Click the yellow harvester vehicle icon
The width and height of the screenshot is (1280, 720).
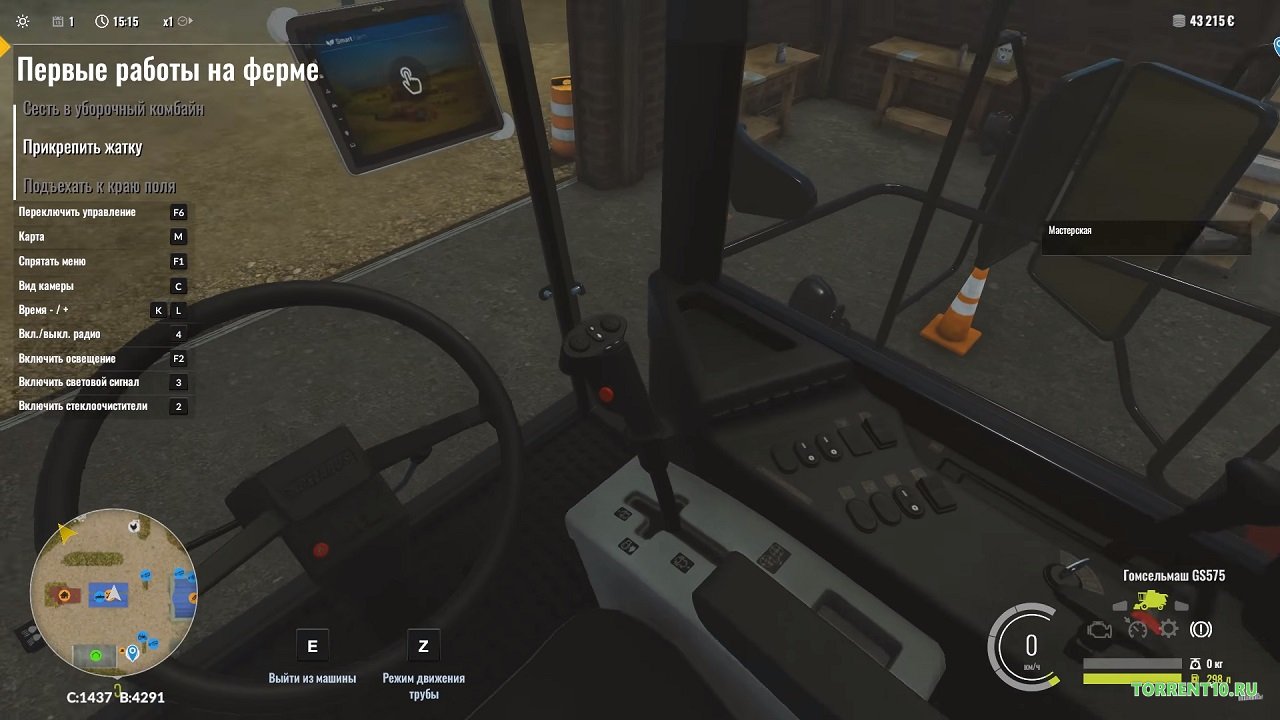click(1149, 602)
